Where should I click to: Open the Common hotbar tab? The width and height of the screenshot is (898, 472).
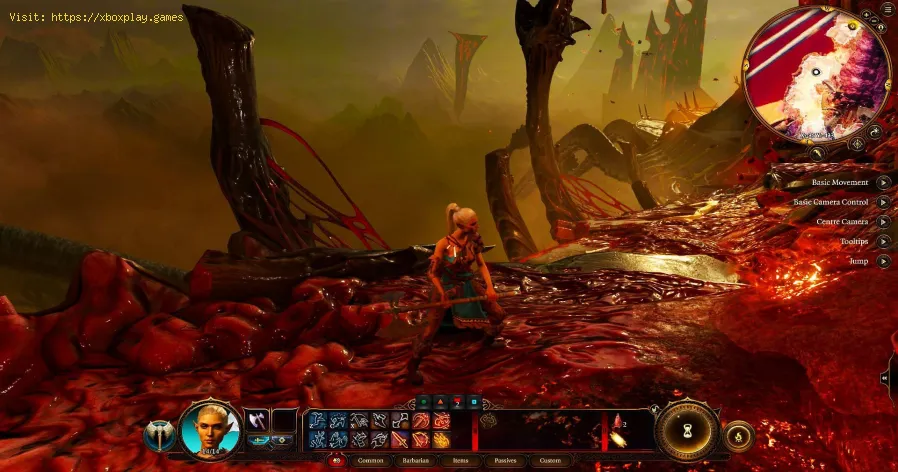370,461
